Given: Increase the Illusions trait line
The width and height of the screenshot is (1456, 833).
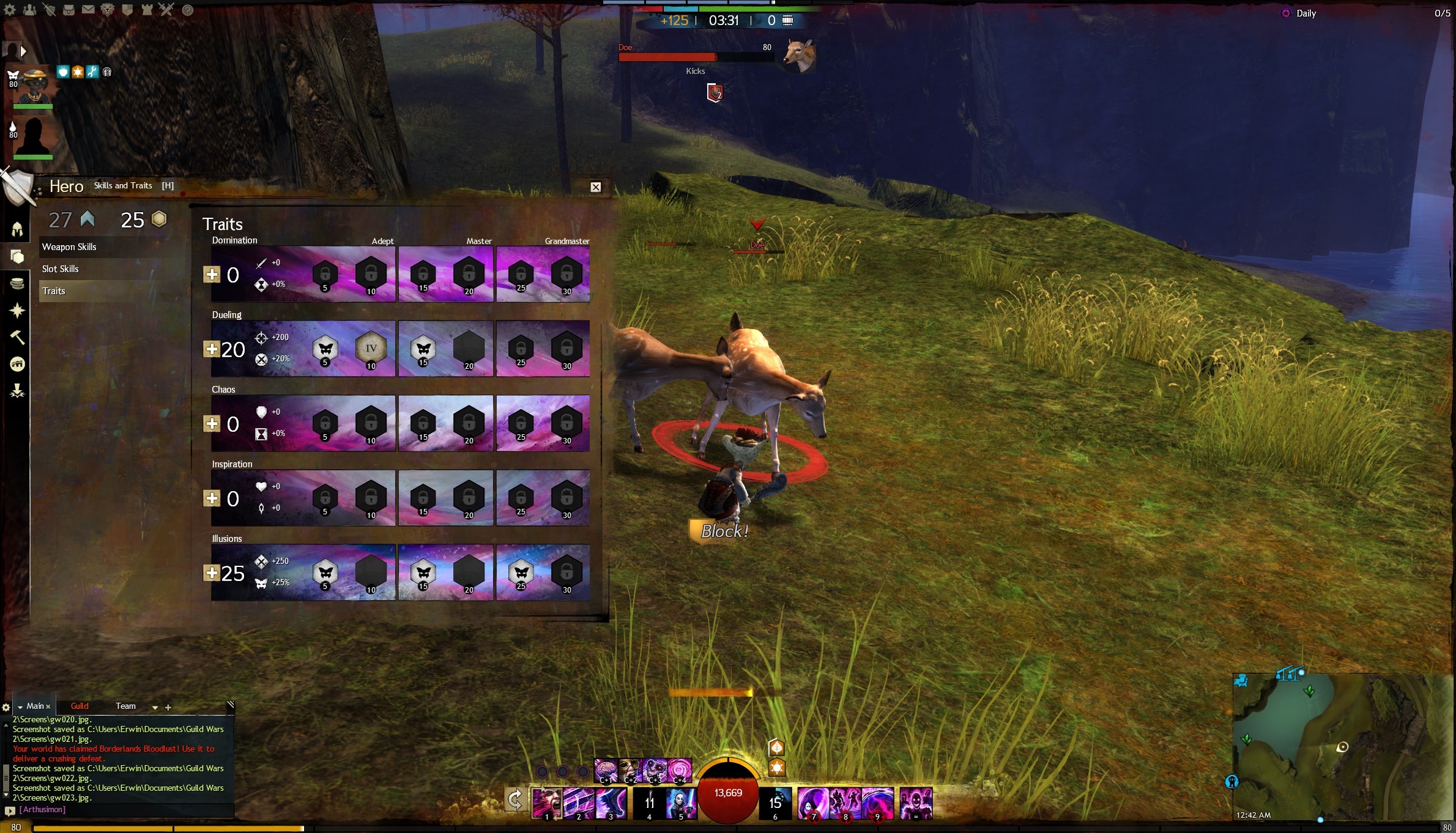Looking at the screenshot, I should coord(212,573).
